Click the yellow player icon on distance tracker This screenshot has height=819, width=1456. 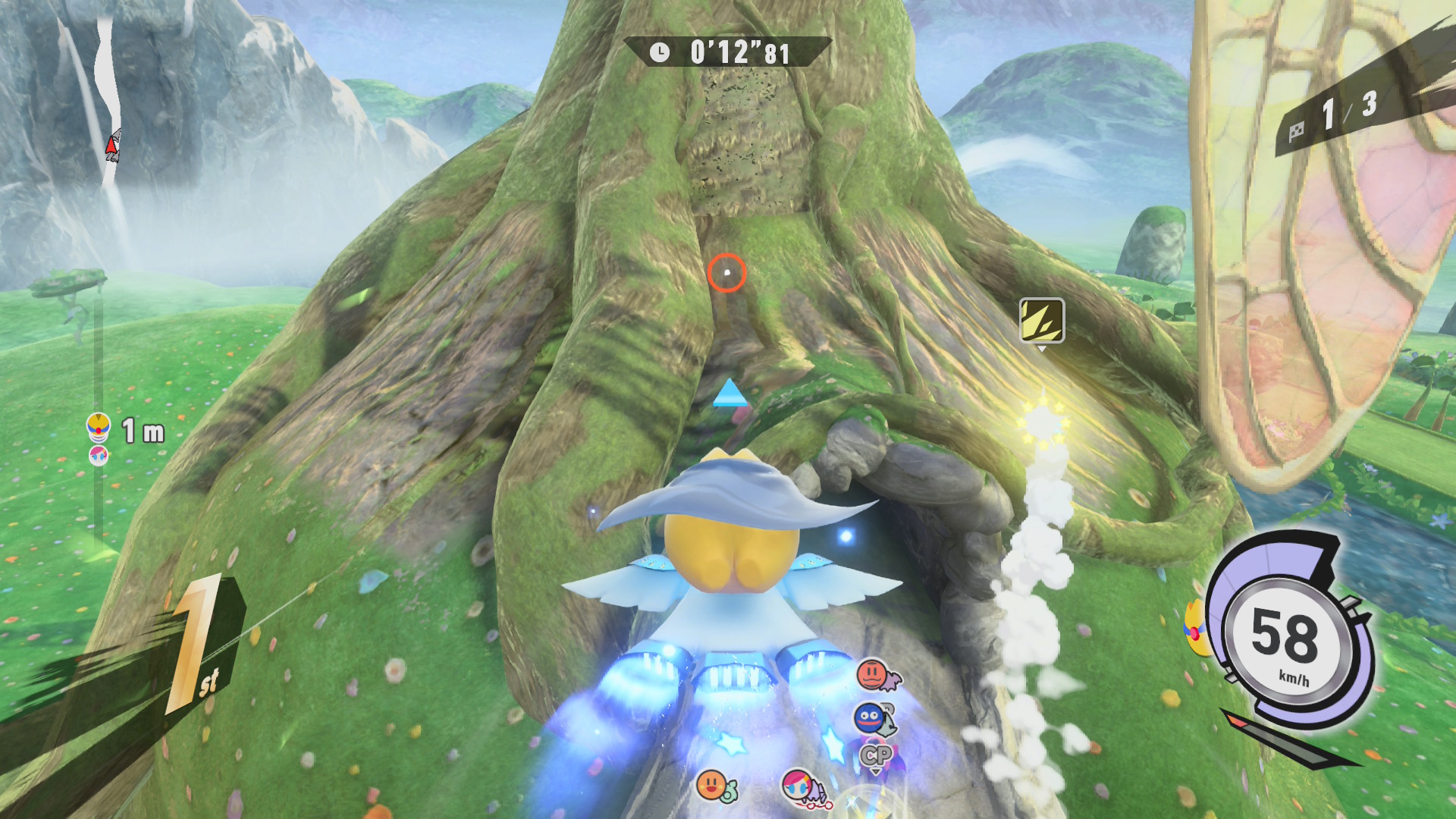(99, 427)
